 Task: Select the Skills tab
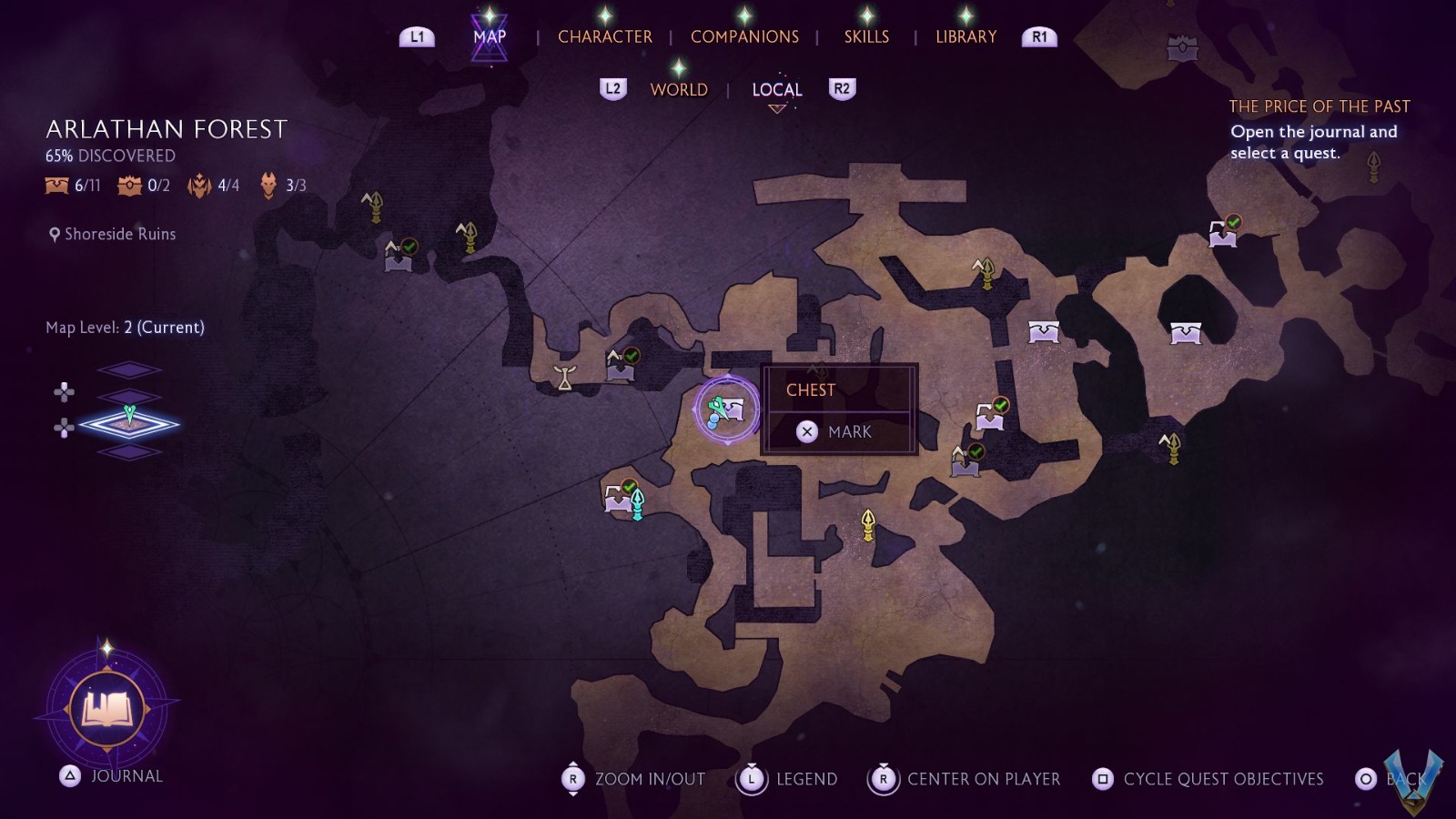(866, 37)
